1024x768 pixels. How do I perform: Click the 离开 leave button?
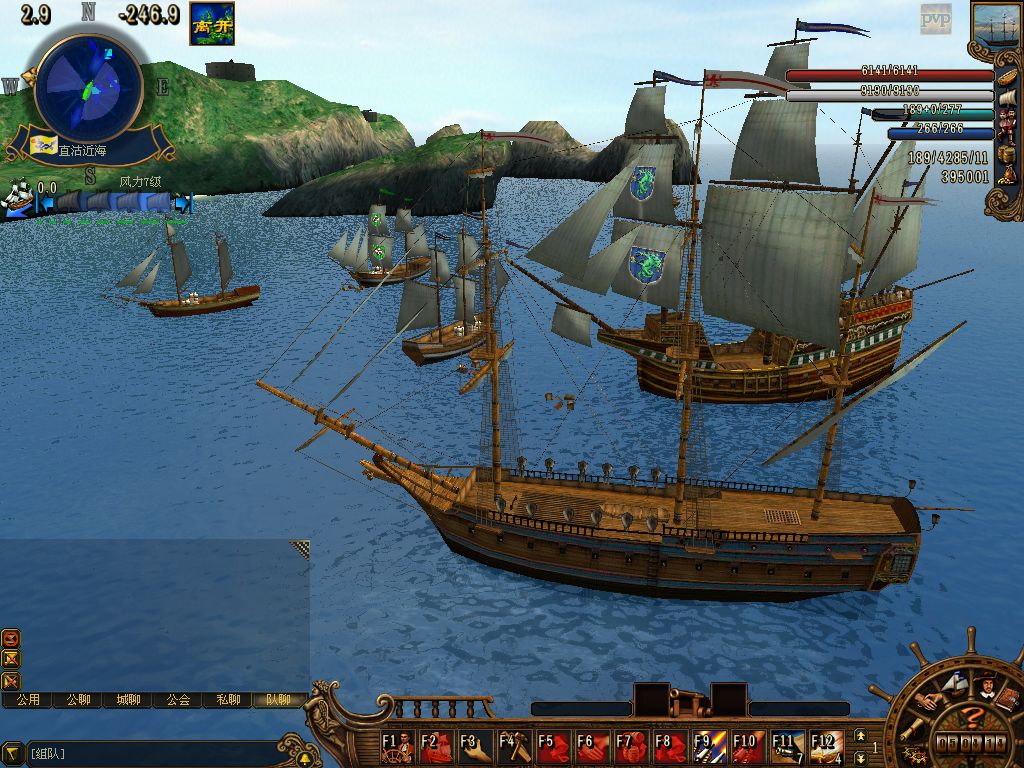(212, 24)
